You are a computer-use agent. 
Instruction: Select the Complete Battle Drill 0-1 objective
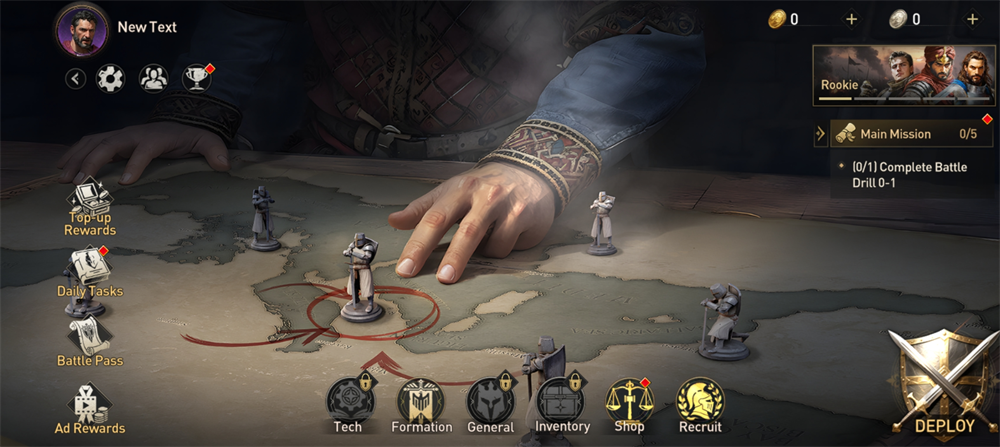(910, 175)
